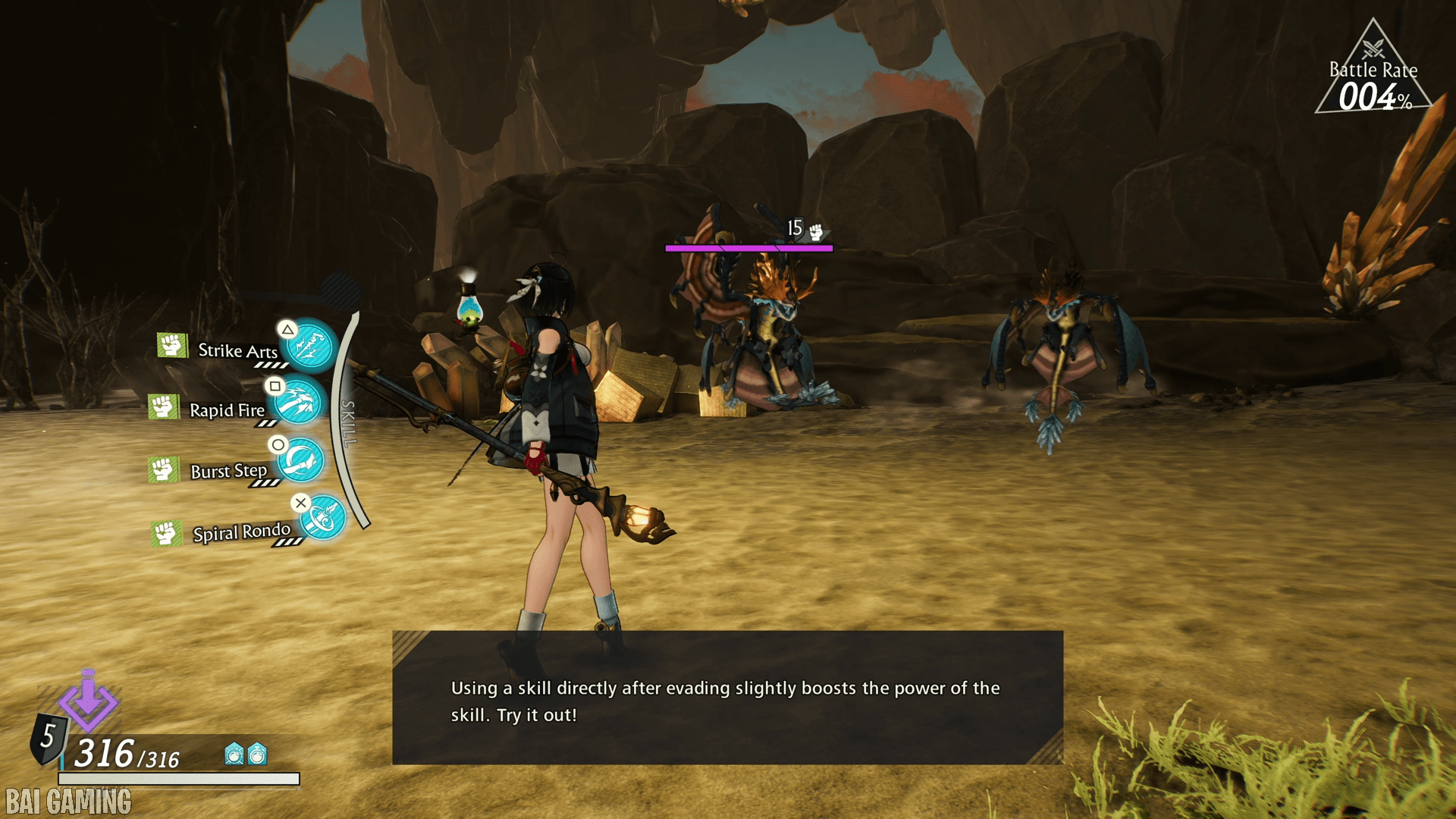Activate the Strike Arts skill icon
Viewport: 1456px width, 819px height.
coord(310,347)
